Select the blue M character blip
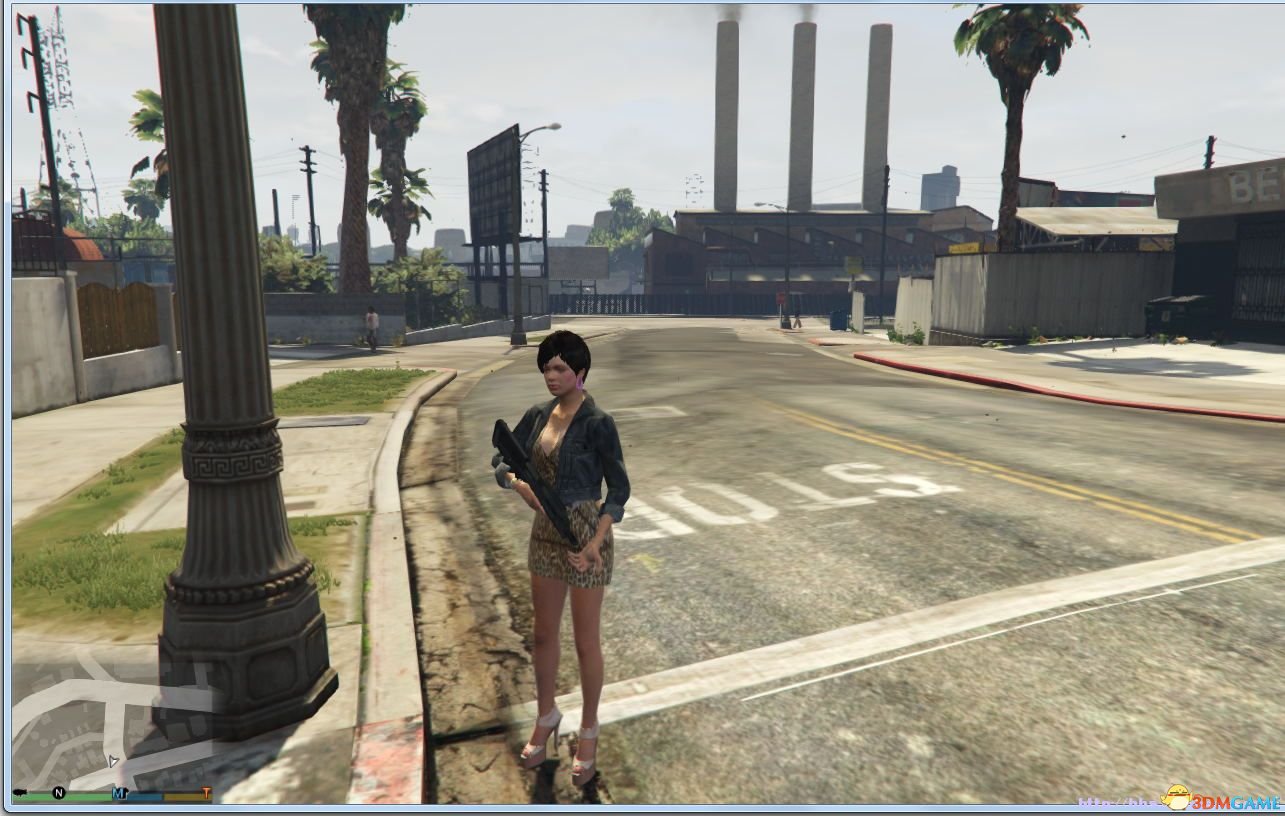 [x=118, y=793]
